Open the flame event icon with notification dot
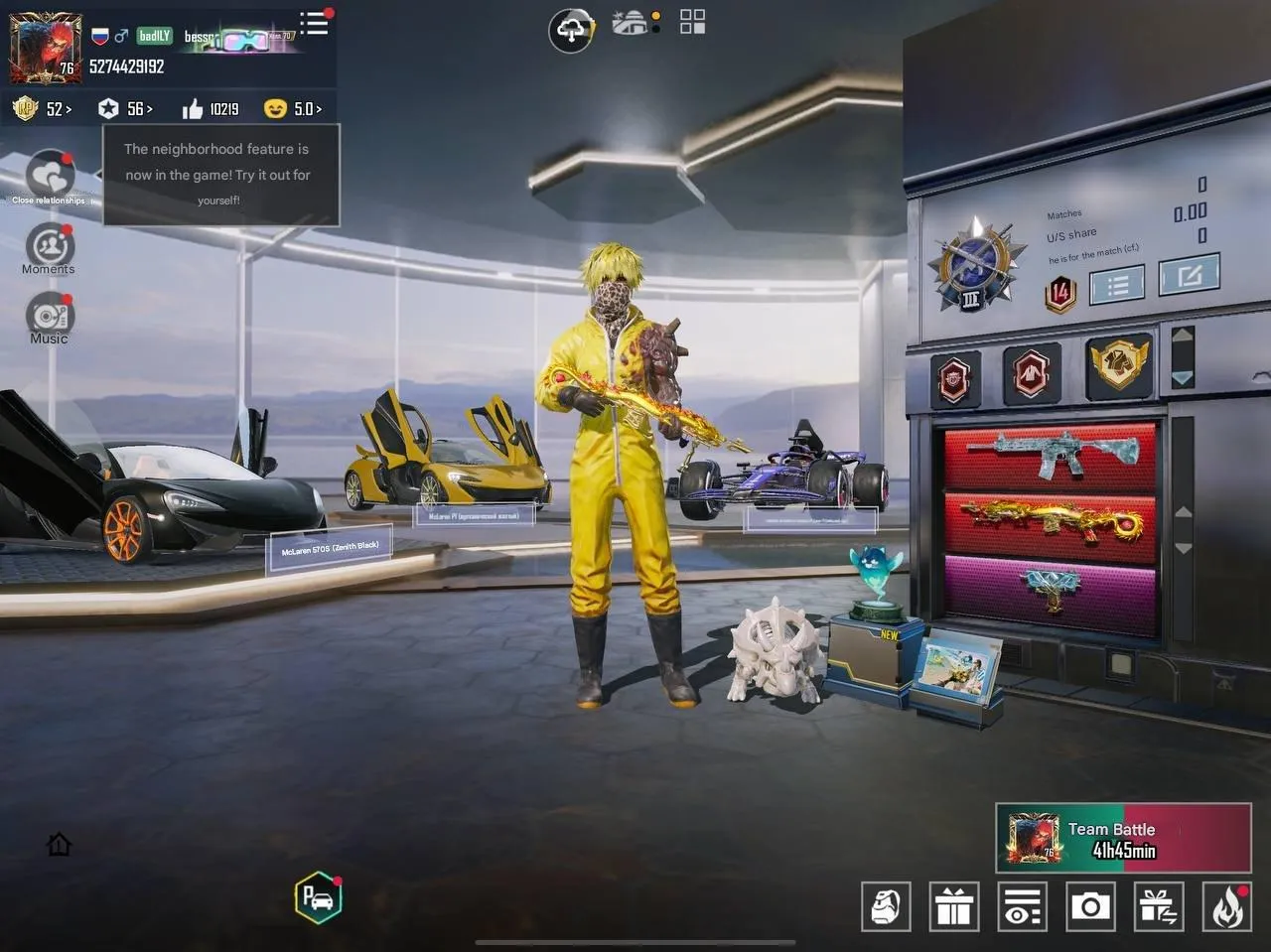This screenshot has width=1271, height=952. 1226,906
